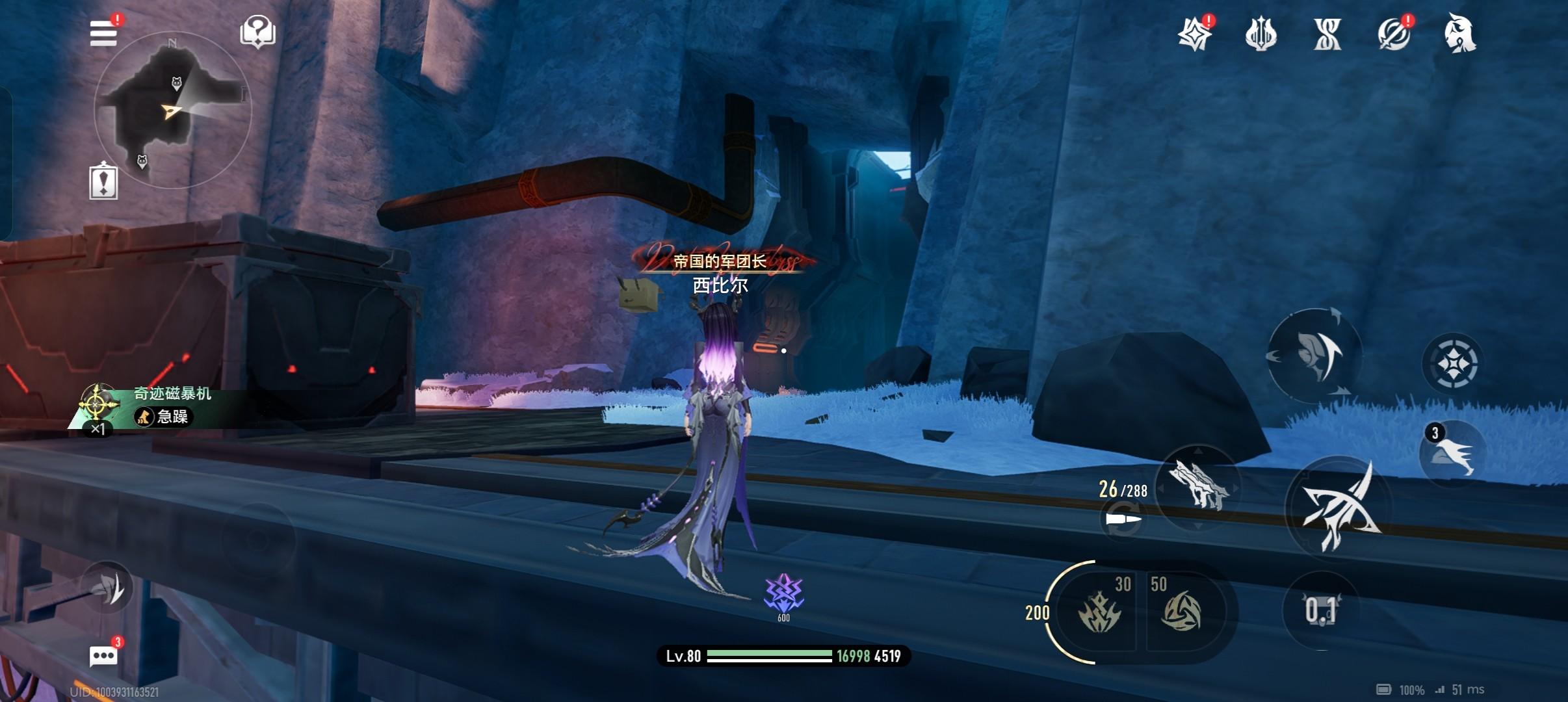Open the circular minimap
Screen dimensions: 1568x702
pos(173,110)
